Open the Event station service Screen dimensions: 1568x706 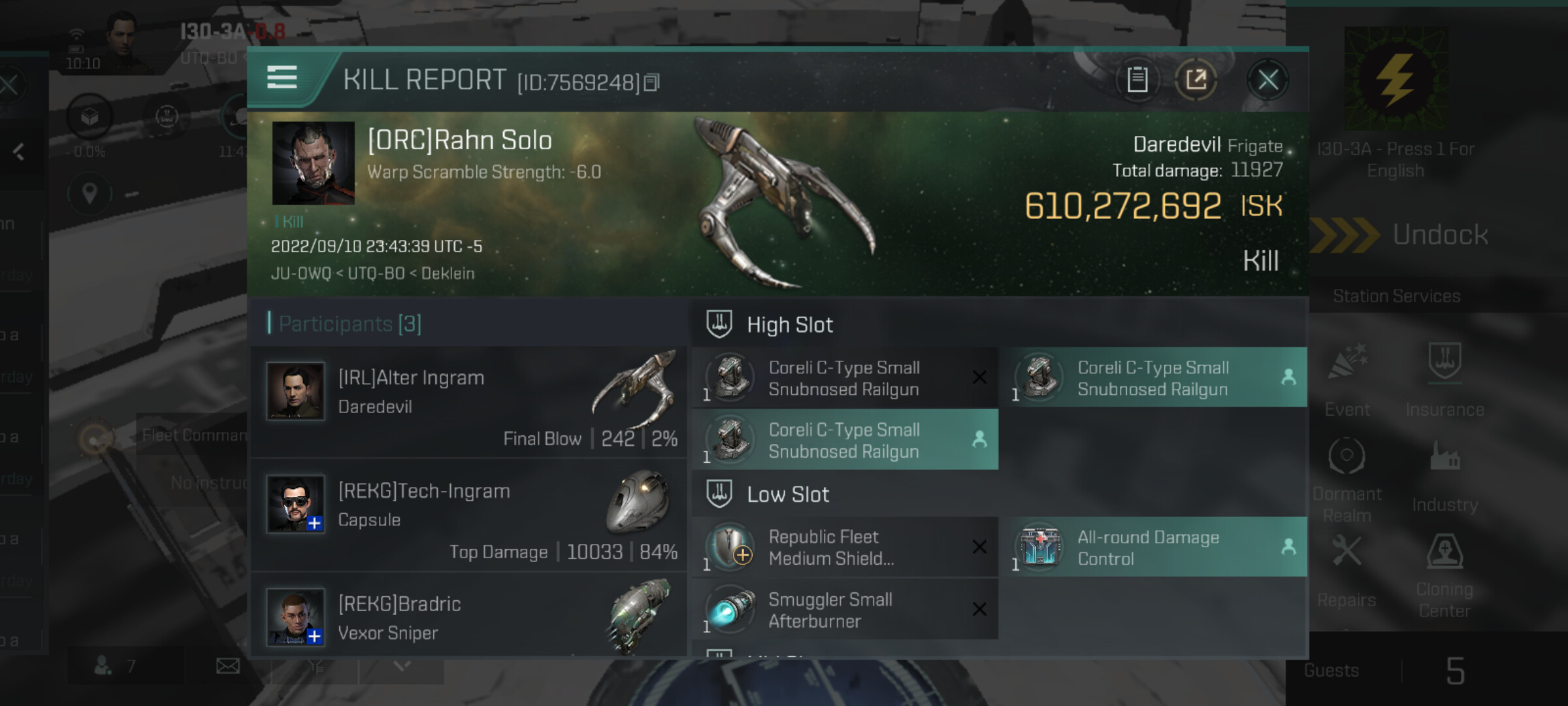(1347, 379)
